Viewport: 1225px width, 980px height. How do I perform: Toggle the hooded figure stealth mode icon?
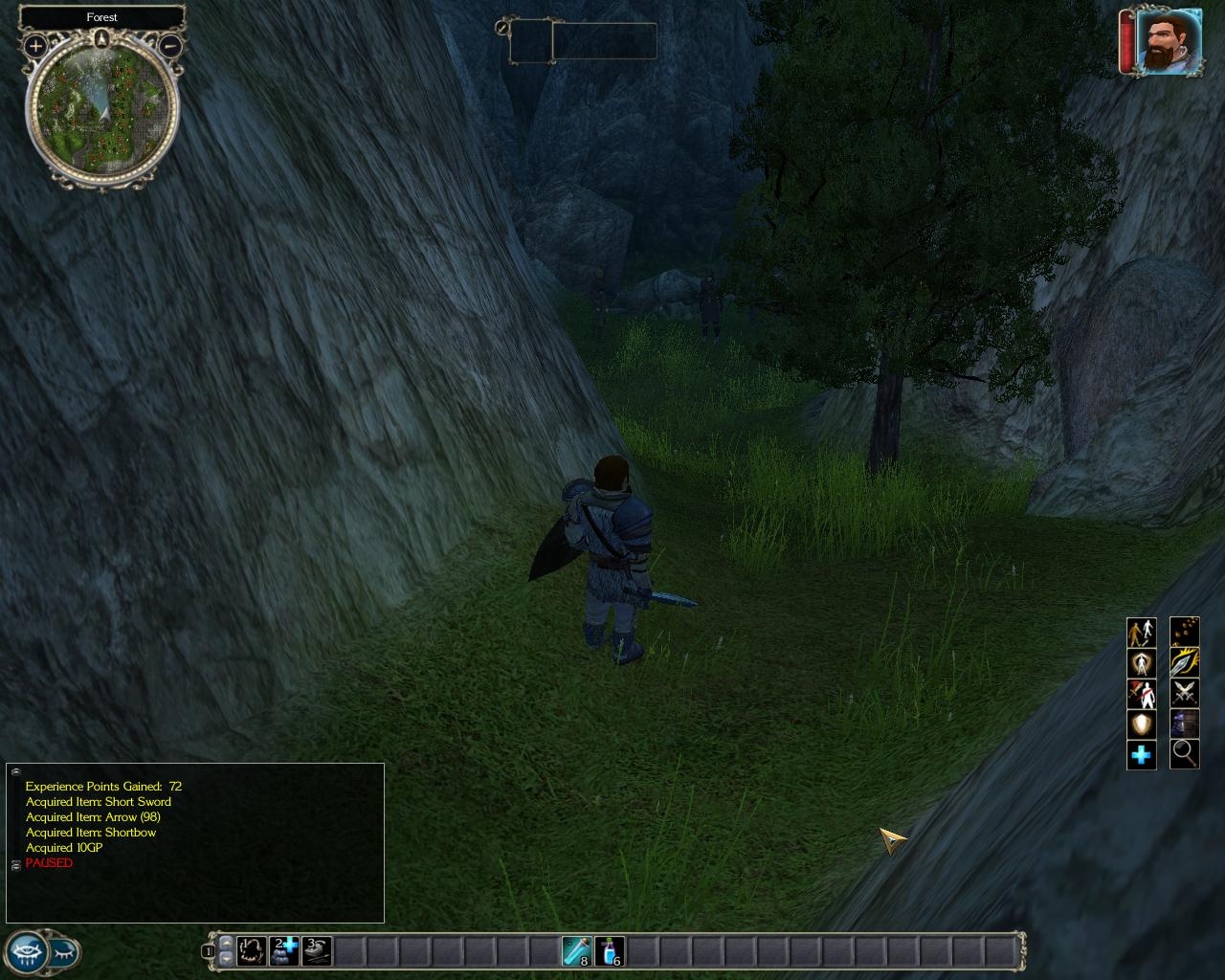[x=1185, y=724]
